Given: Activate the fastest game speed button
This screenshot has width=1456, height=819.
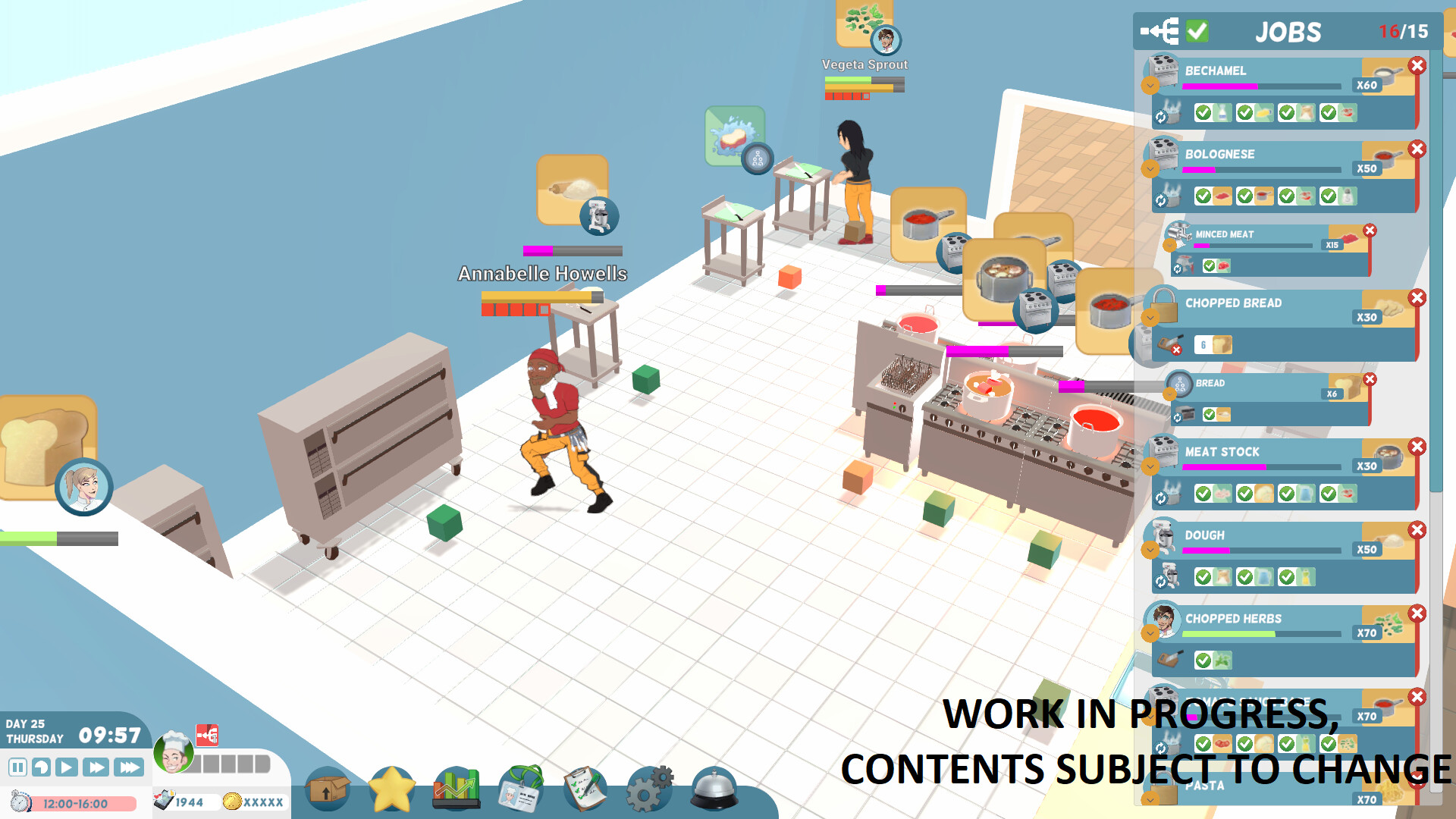Looking at the screenshot, I should (129, 767).
